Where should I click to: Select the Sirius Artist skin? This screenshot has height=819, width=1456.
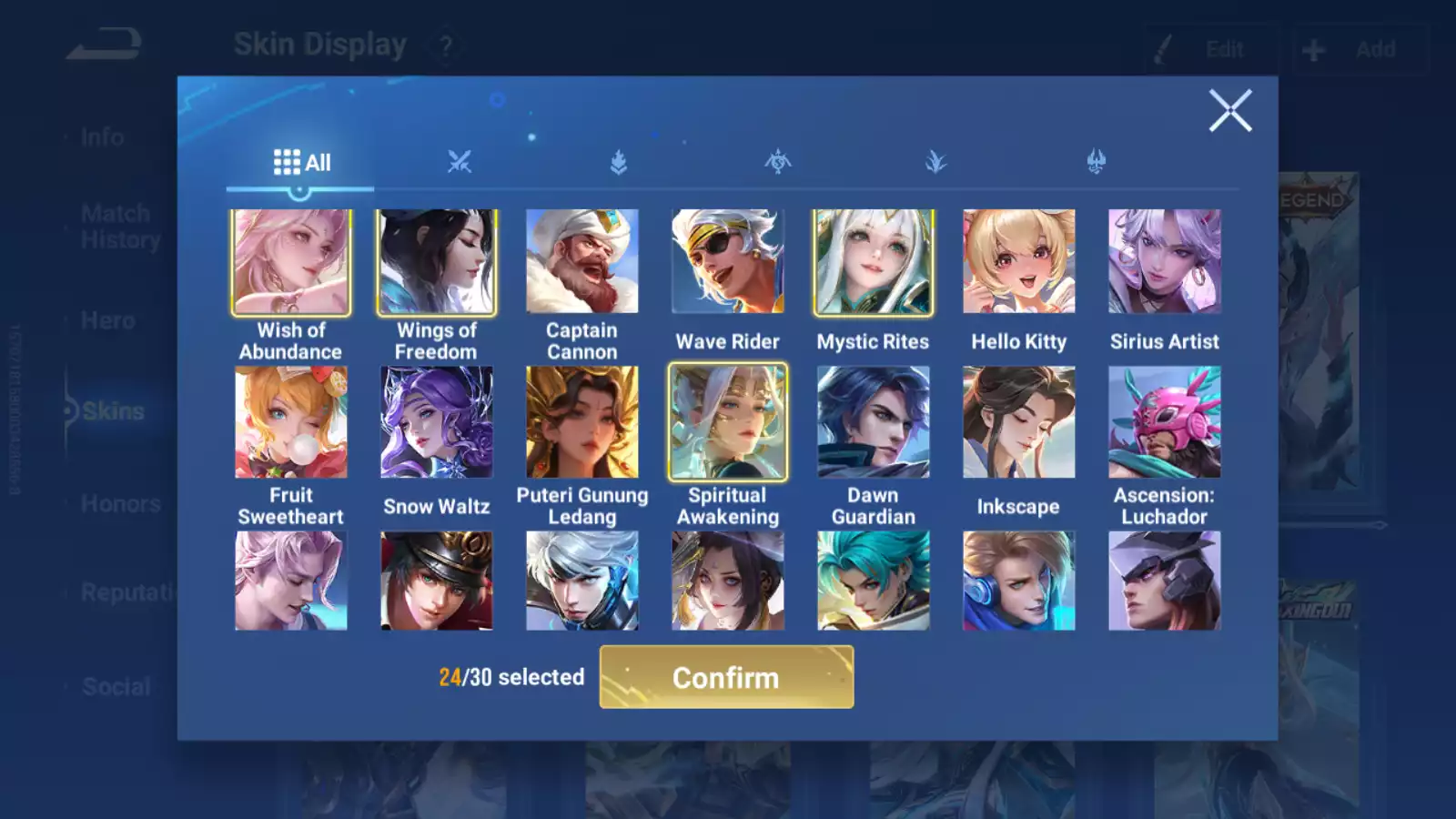pyautogui.click(x=1165, y=262)
